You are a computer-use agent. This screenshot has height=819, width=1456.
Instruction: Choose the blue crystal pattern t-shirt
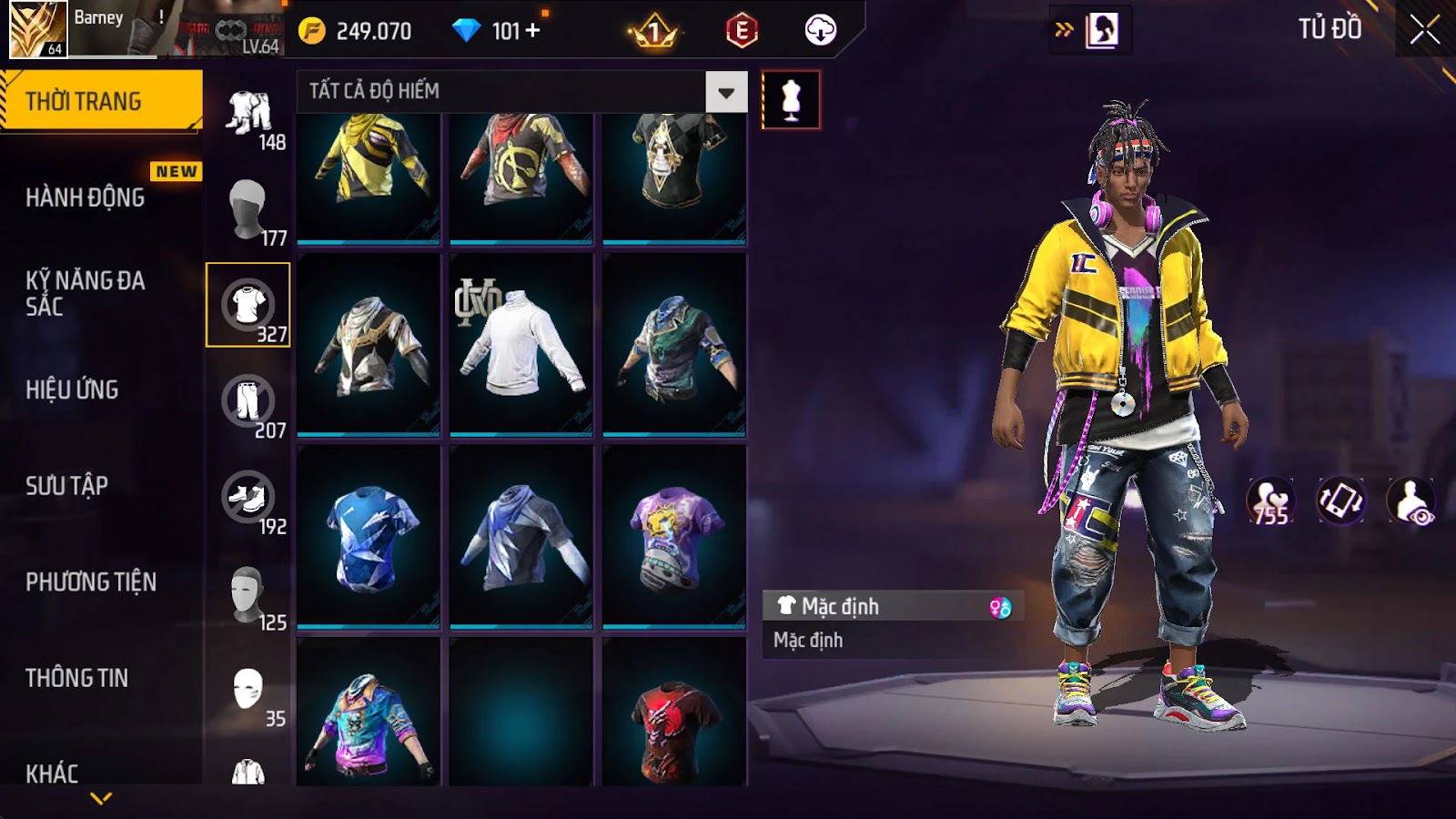(369, 536)
